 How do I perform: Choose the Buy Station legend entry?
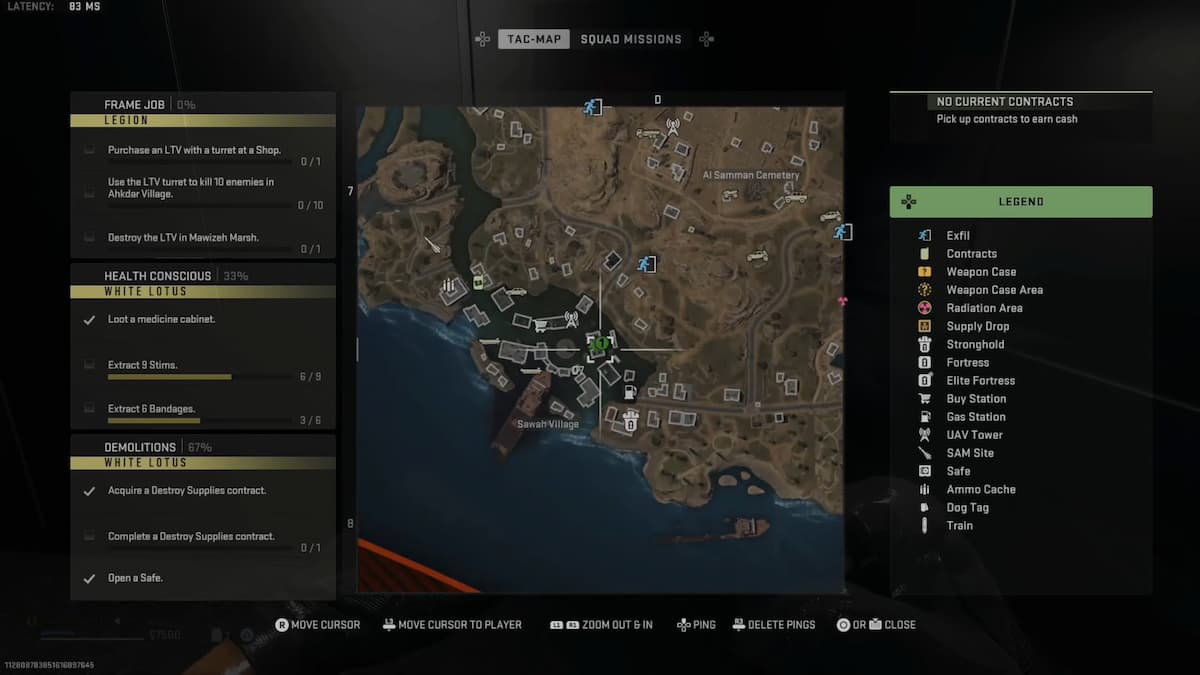pyautogui.click(x=976, y=399)
